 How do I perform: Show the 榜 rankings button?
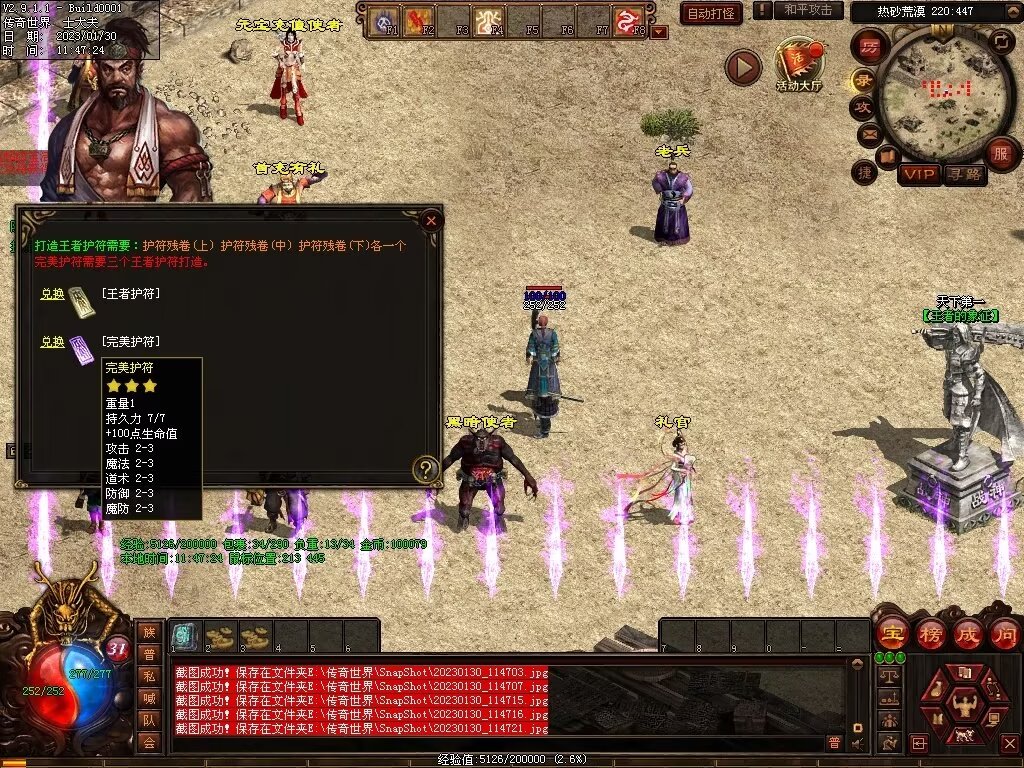tap(930, 633)
